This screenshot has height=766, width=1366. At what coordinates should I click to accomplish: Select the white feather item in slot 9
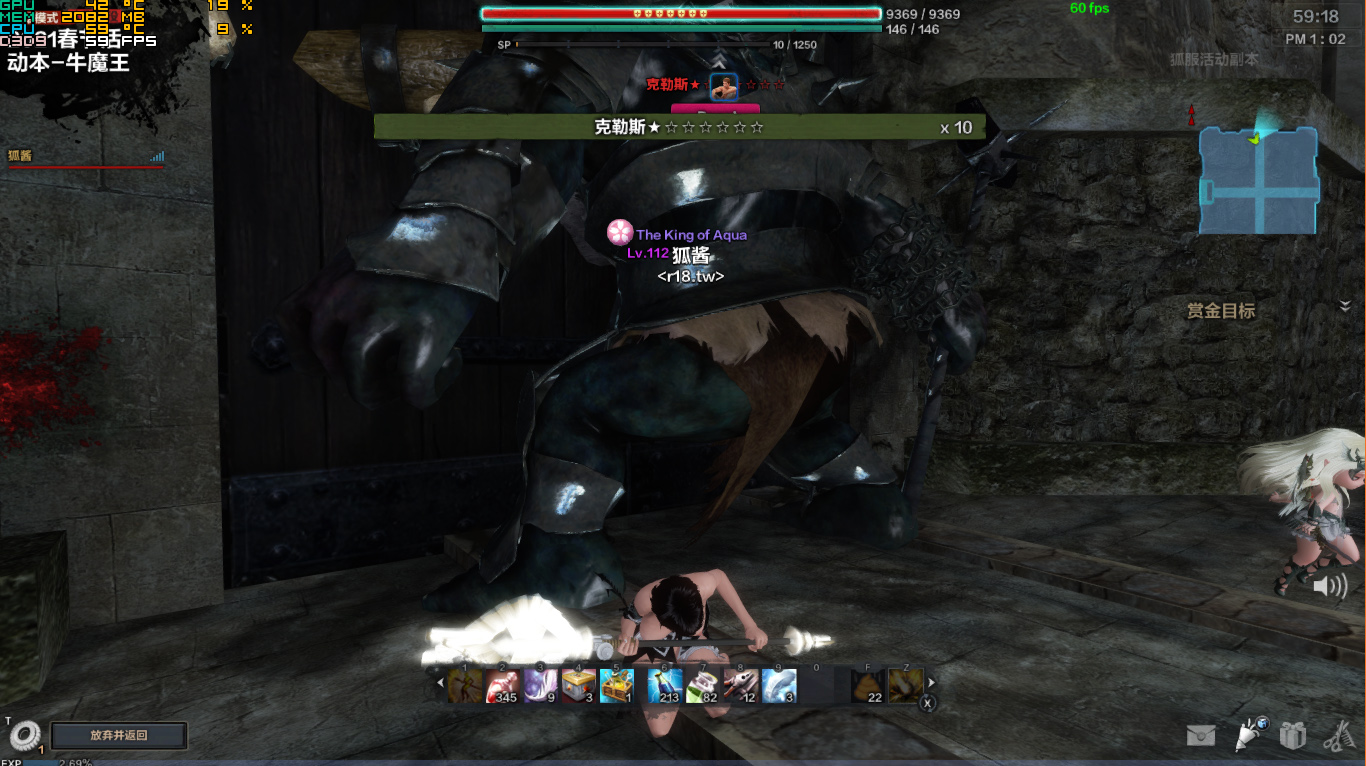tap(779, 686)
